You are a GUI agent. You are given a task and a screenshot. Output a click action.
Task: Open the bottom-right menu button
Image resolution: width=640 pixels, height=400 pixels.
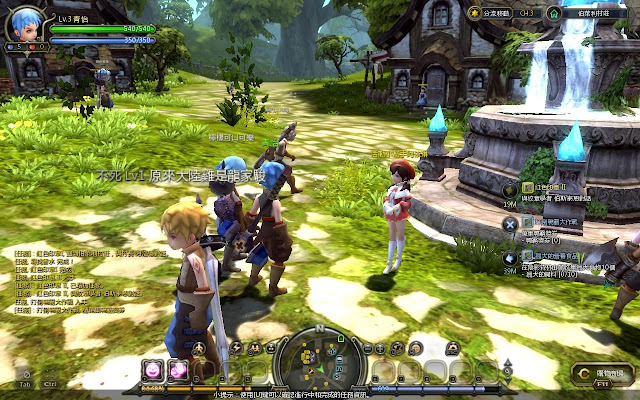click(602, 374)
